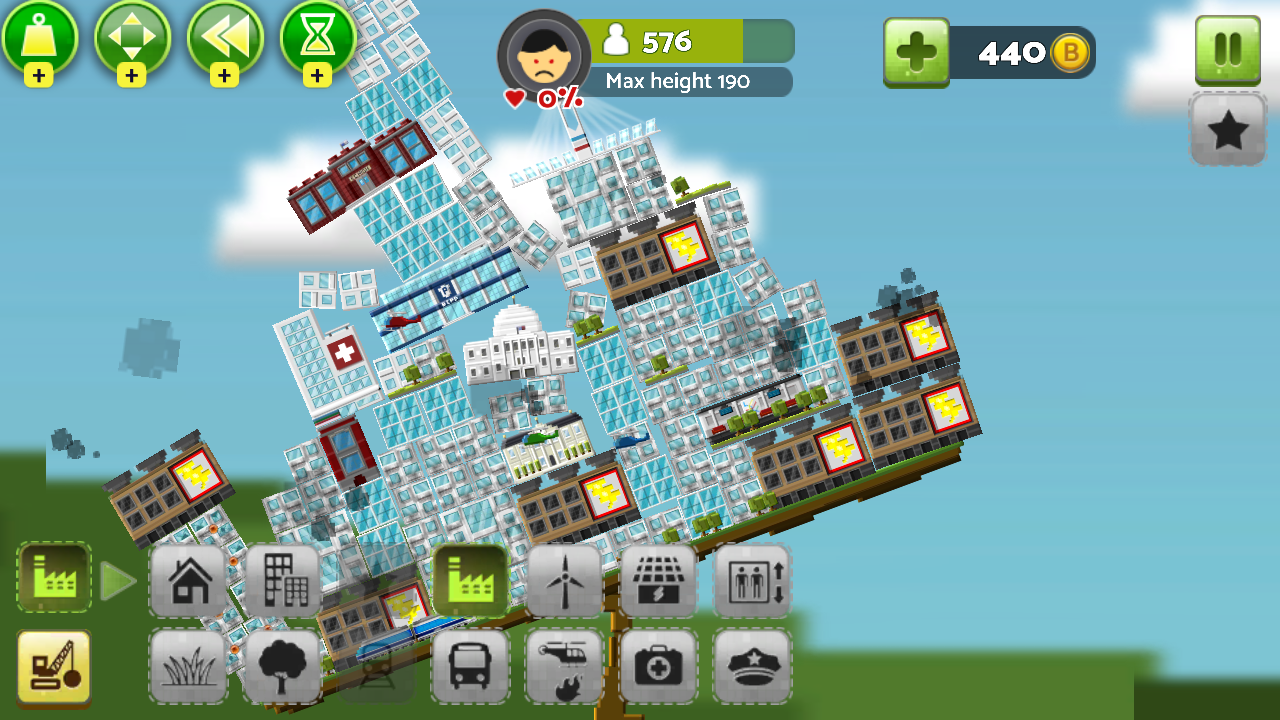Open the coin purchase menu
The height and width of the screenshot is (720, 1280).
tap(916, 52)
